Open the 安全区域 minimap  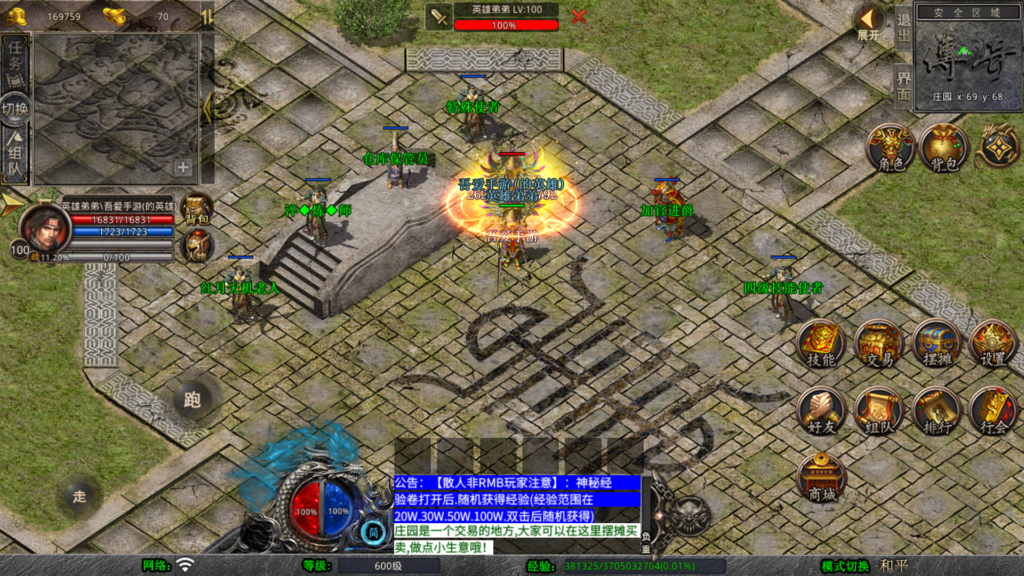coord(968,55)
